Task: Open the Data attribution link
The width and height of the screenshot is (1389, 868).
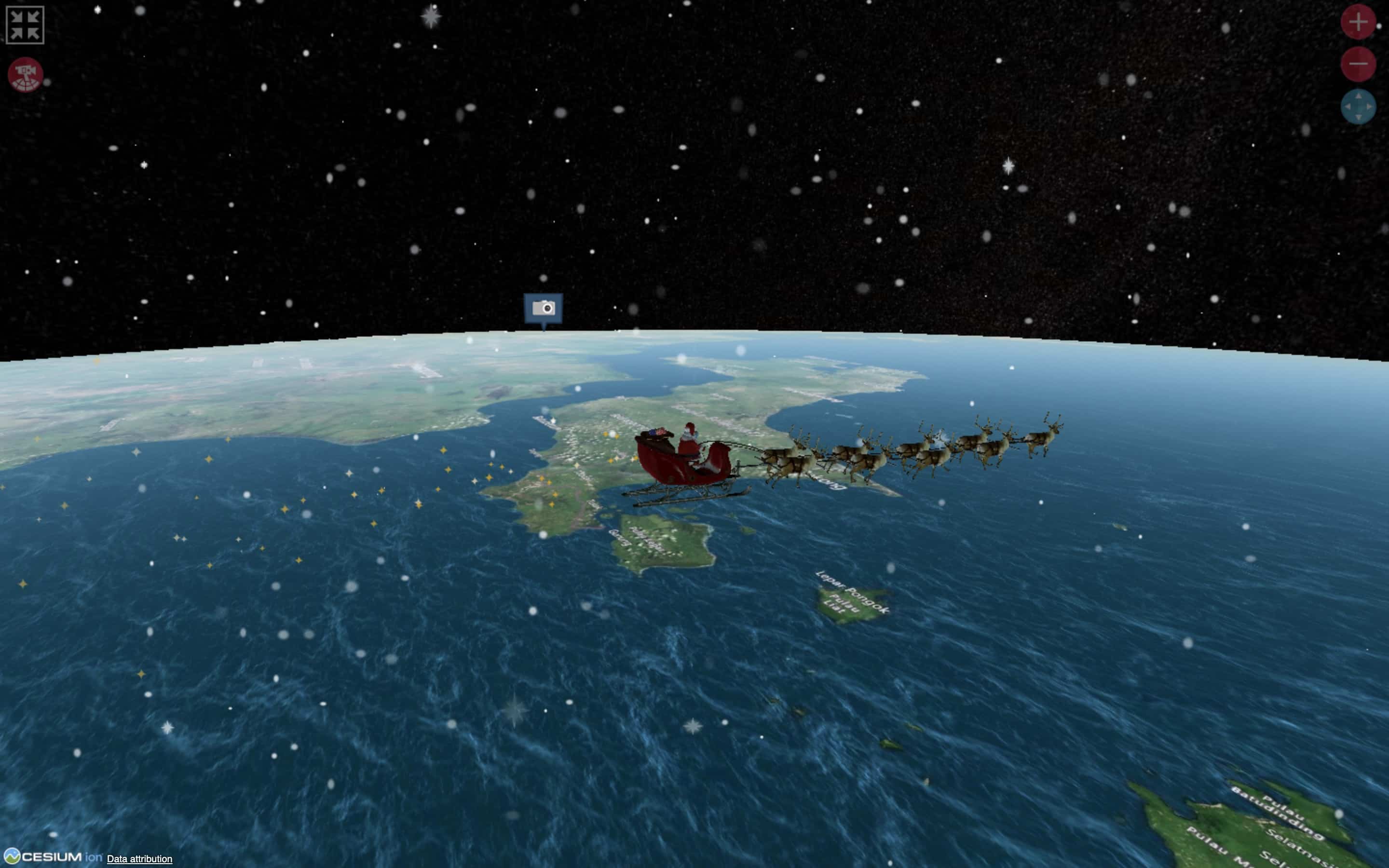Action: tap(139, 859)
